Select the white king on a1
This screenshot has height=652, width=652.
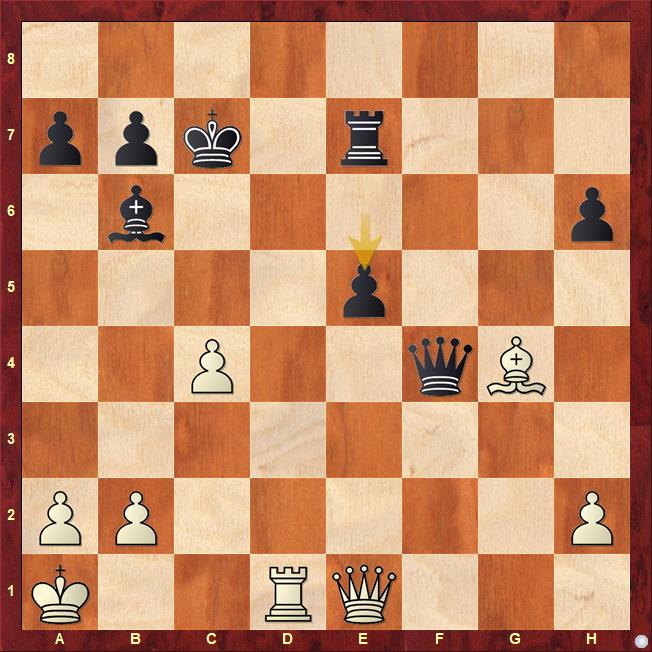[x=60, y=593]
